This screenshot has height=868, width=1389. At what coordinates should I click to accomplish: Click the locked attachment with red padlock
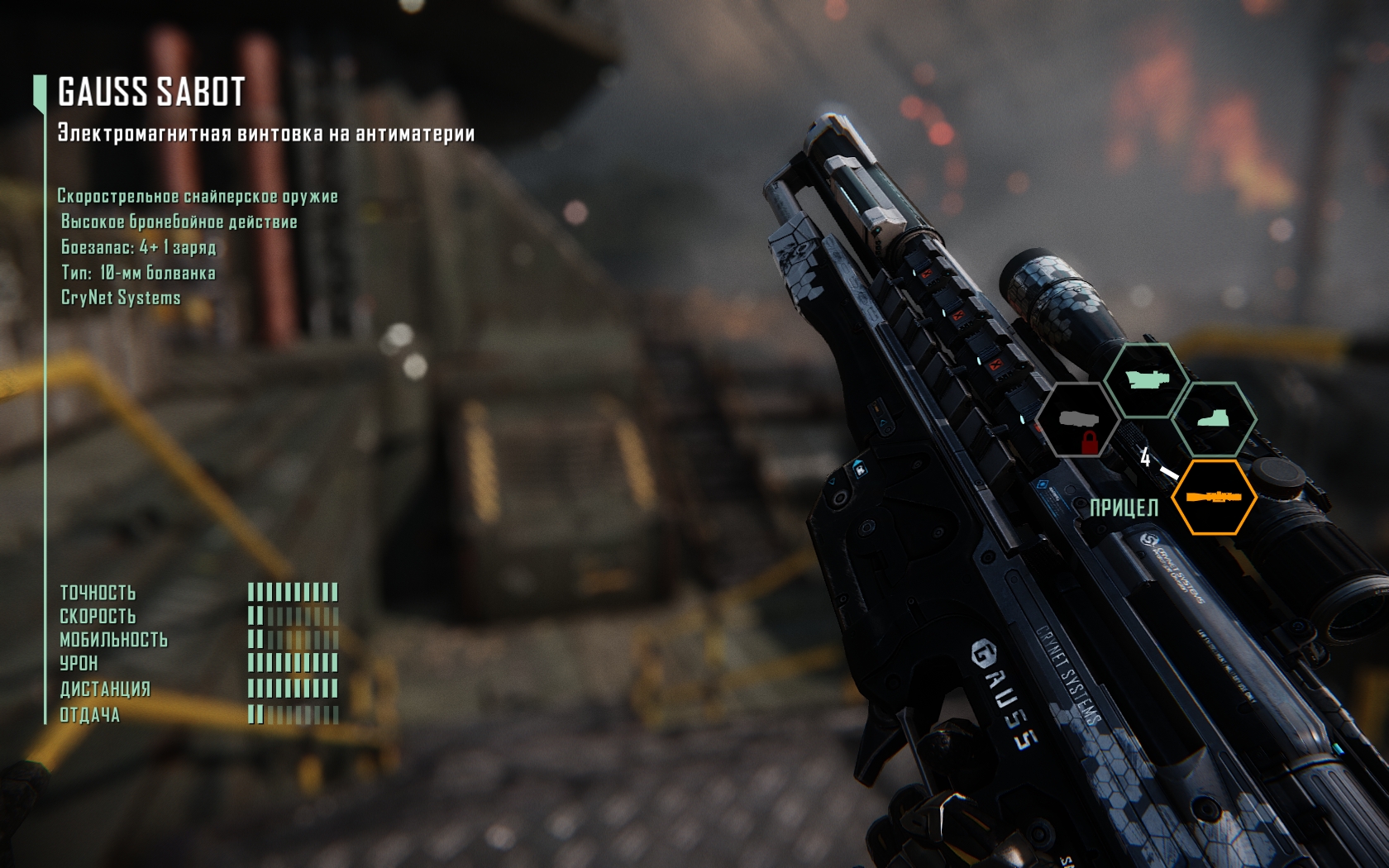tap(1078, 420)
